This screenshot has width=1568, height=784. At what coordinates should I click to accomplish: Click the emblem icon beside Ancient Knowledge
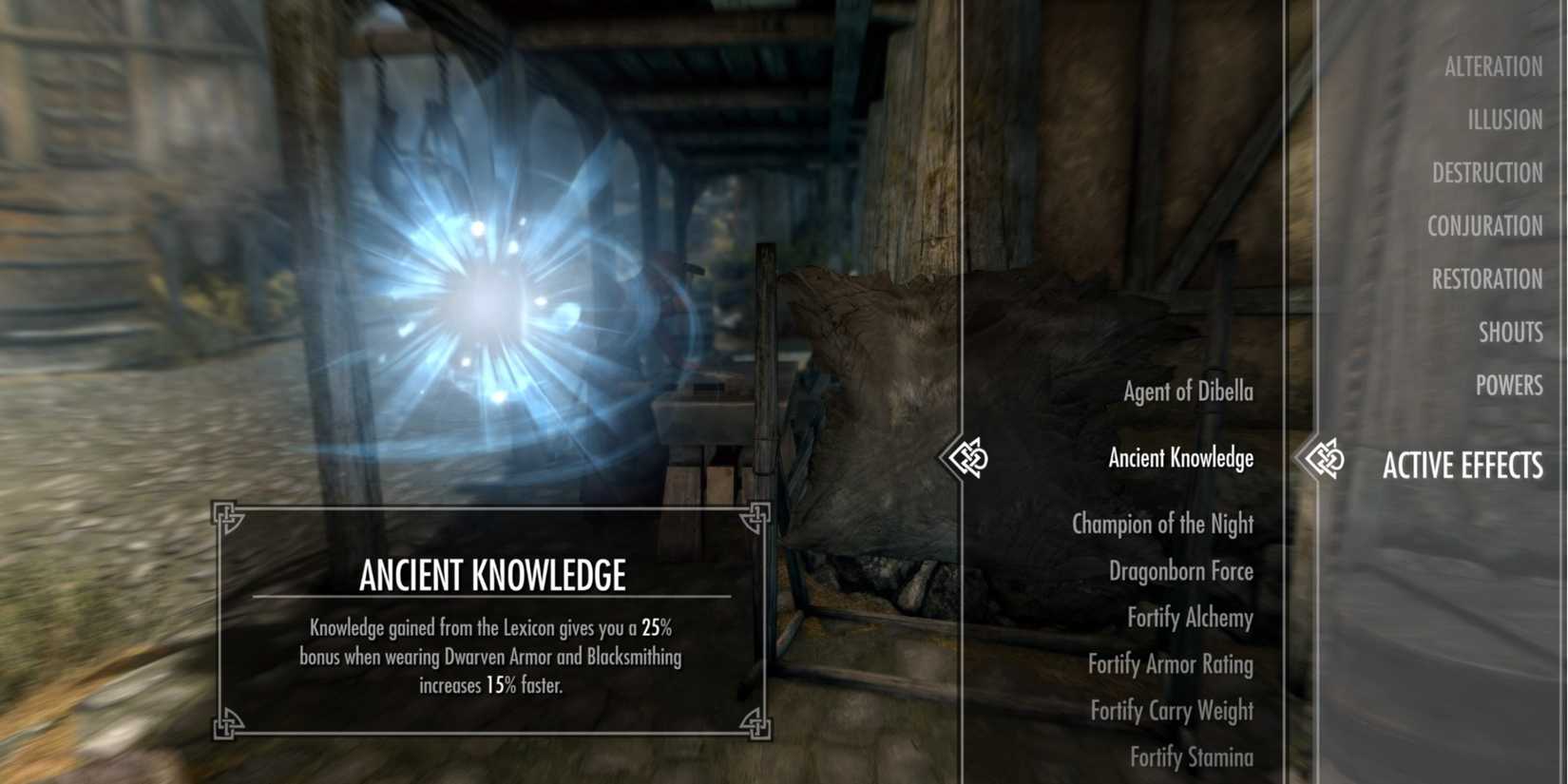coord(970,457)
